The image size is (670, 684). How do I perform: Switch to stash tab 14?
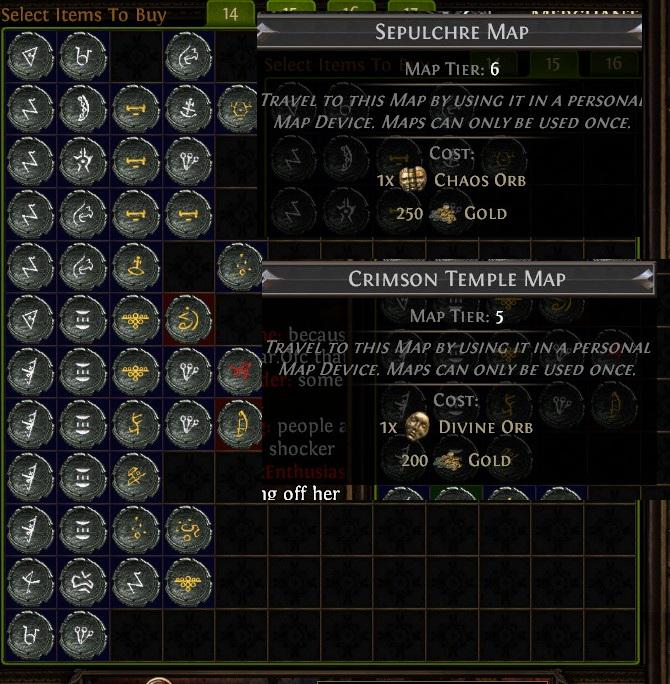(x=231, y=13)
